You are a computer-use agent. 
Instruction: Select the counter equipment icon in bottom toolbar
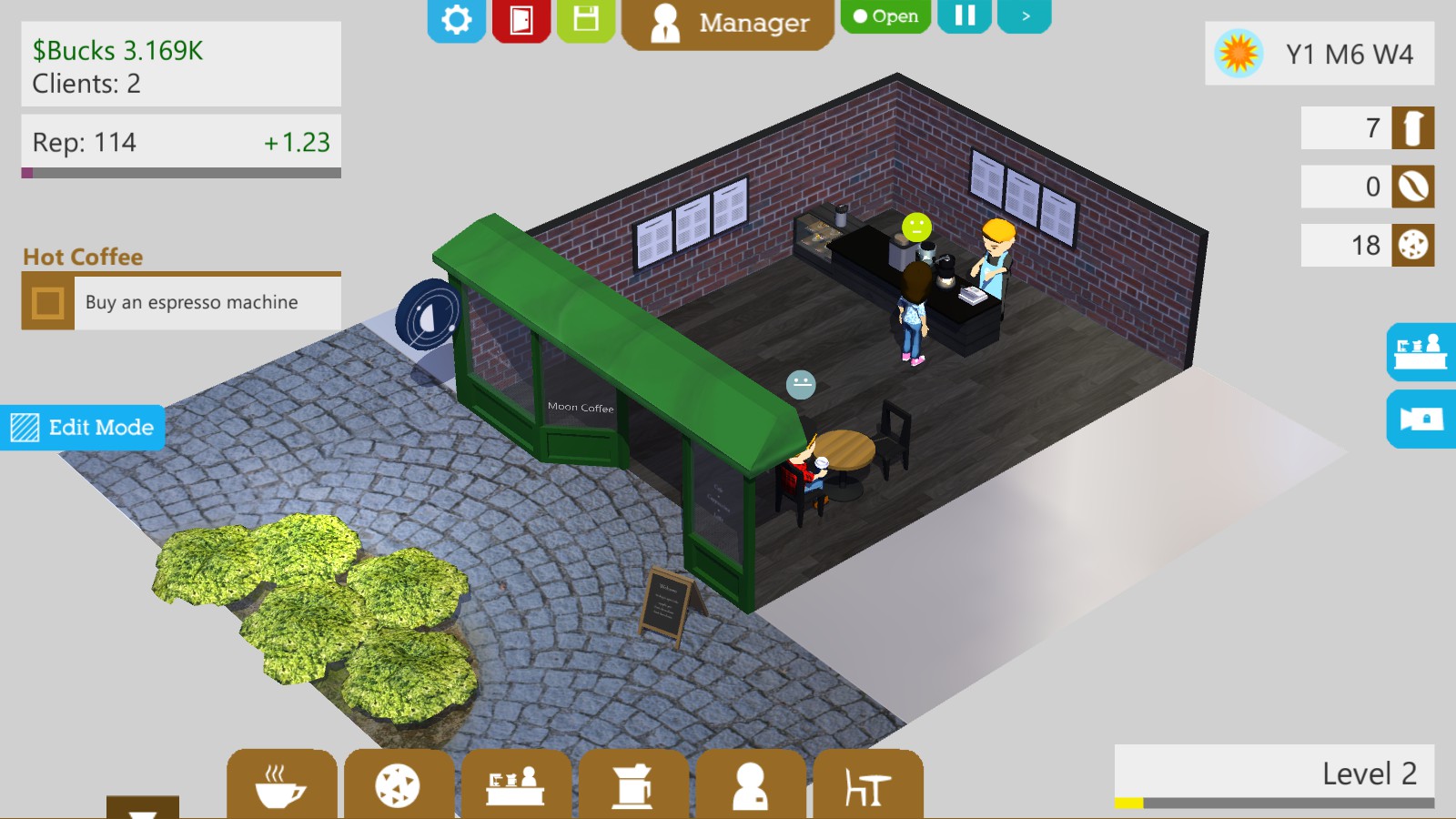[x=515, y=786]
